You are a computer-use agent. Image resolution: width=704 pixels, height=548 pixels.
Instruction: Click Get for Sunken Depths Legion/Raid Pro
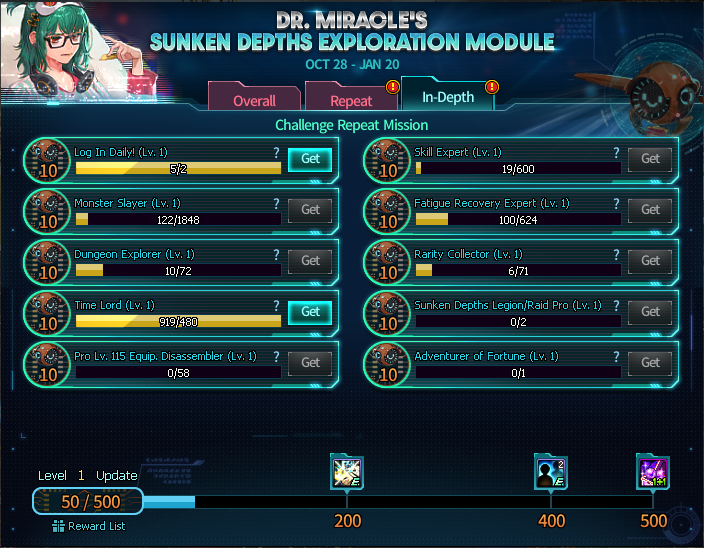pyautogui.click(x=650, y=312)
